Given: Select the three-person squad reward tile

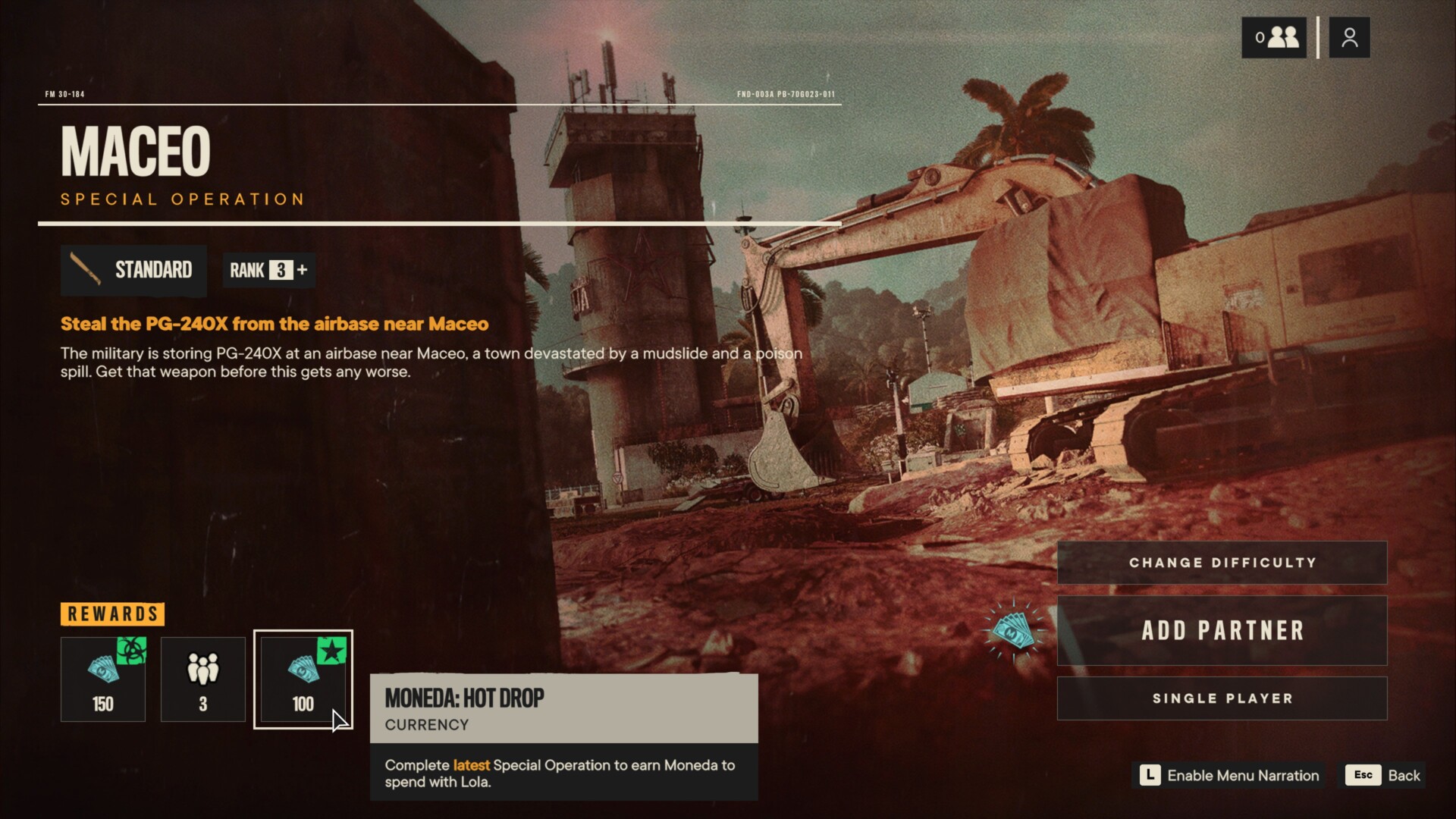Looking at the screenshot, I should pos(202,679).
